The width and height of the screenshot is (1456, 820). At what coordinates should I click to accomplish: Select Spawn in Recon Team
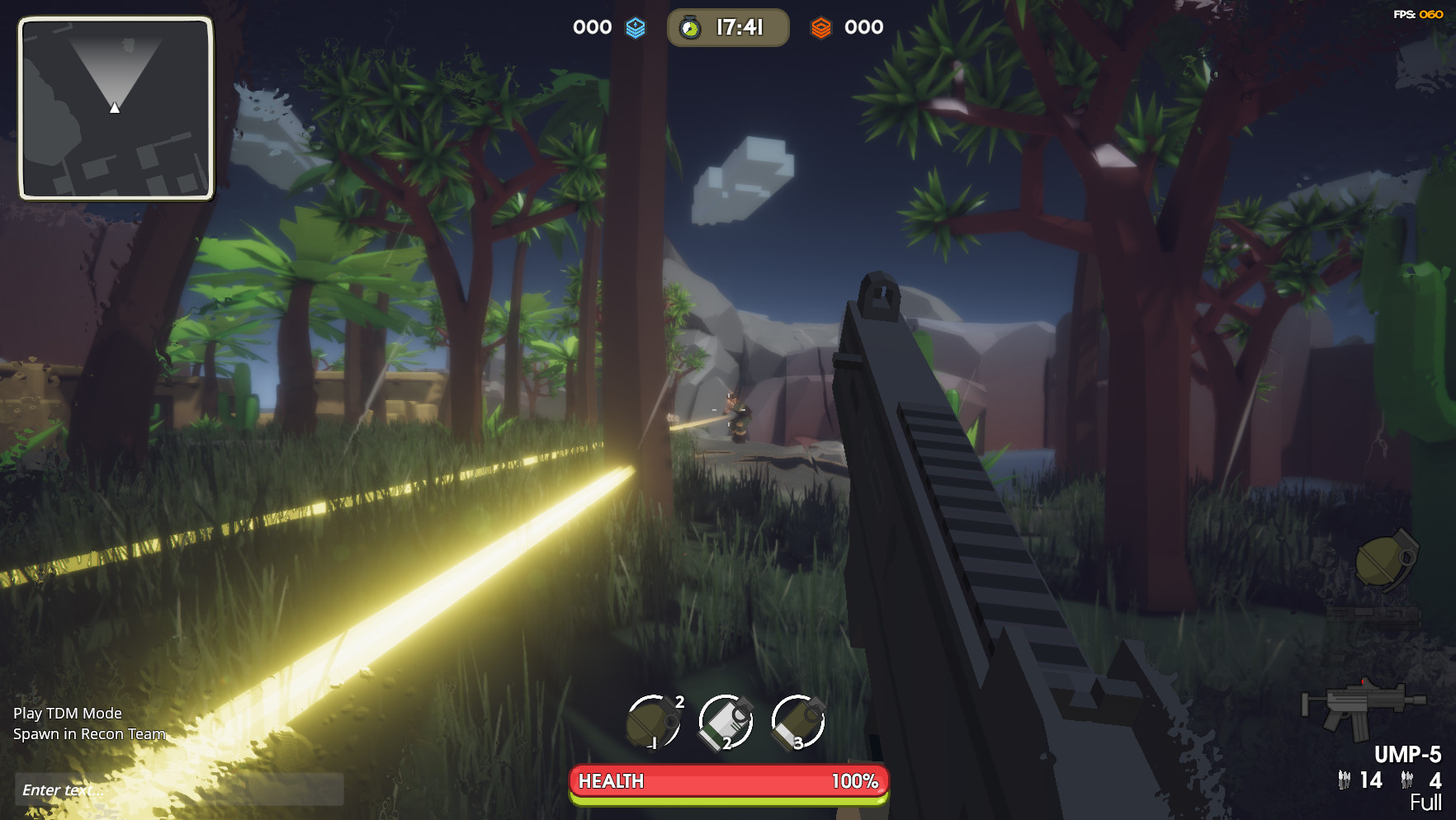tap(91, 733)
